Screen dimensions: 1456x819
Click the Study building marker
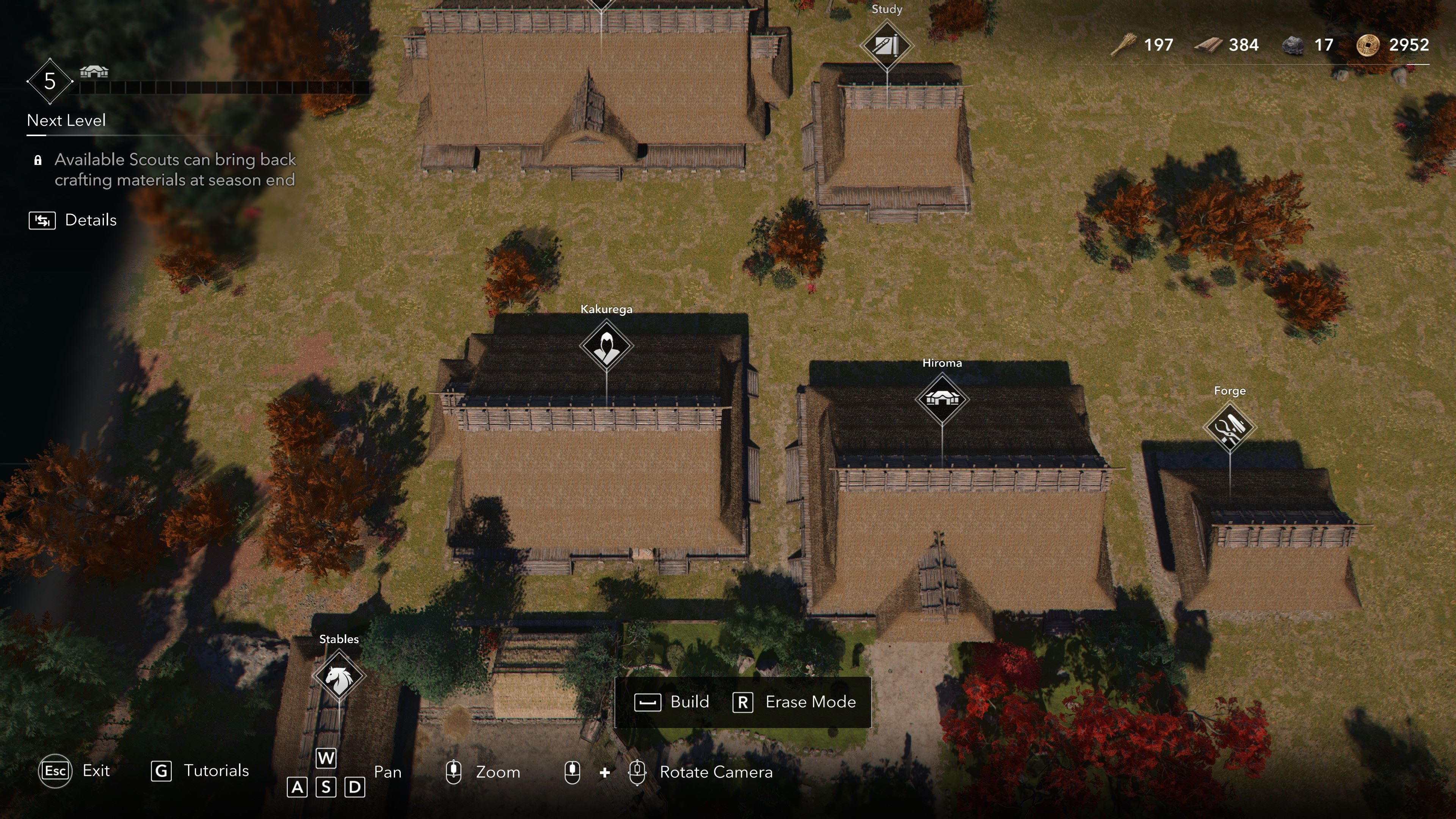pyautogui.click(x=886, y=45)
